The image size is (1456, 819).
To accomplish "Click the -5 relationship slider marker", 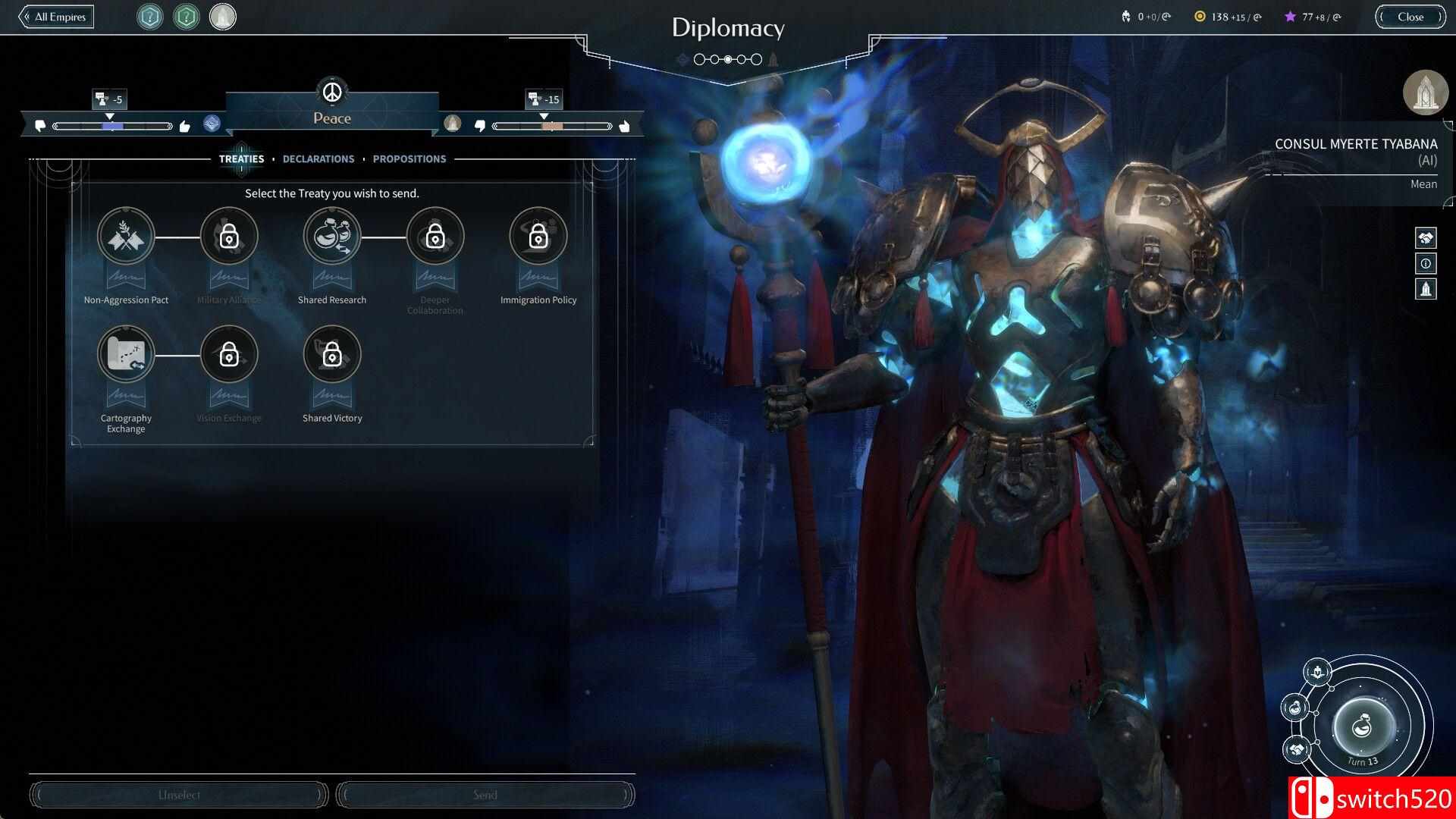I will [x=110, y=99].
